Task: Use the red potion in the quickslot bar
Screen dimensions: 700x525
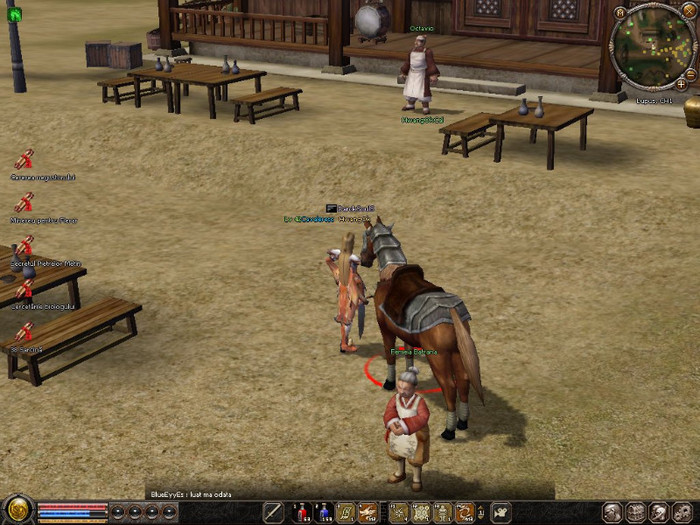Action: (301, 513)
